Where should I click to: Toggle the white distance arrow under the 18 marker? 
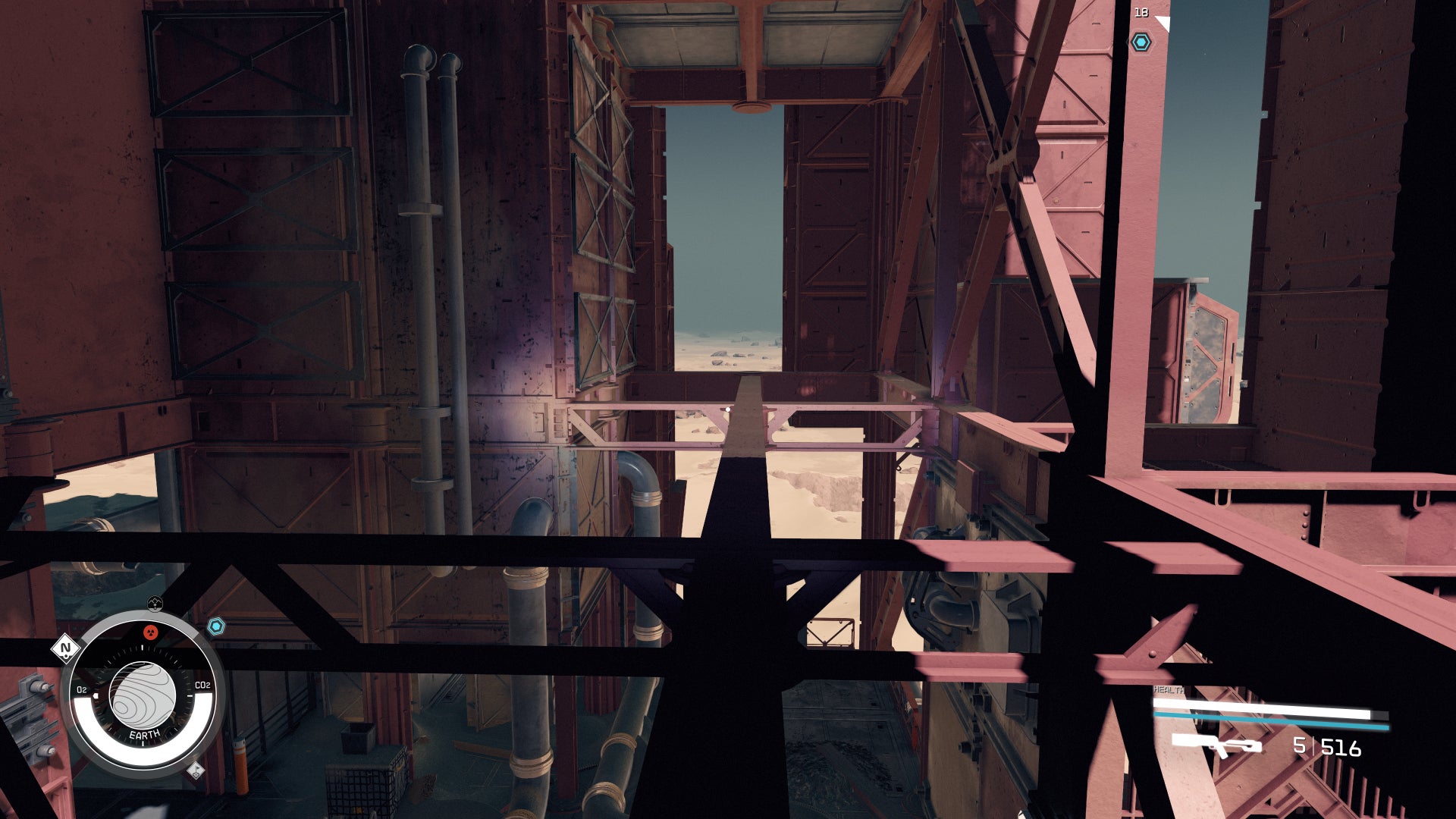(1162, 24)
